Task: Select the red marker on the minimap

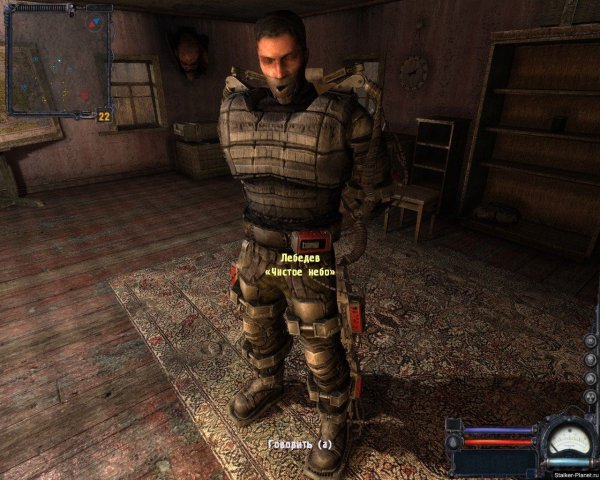Action: pyautogui.click(x=84, y=96)
